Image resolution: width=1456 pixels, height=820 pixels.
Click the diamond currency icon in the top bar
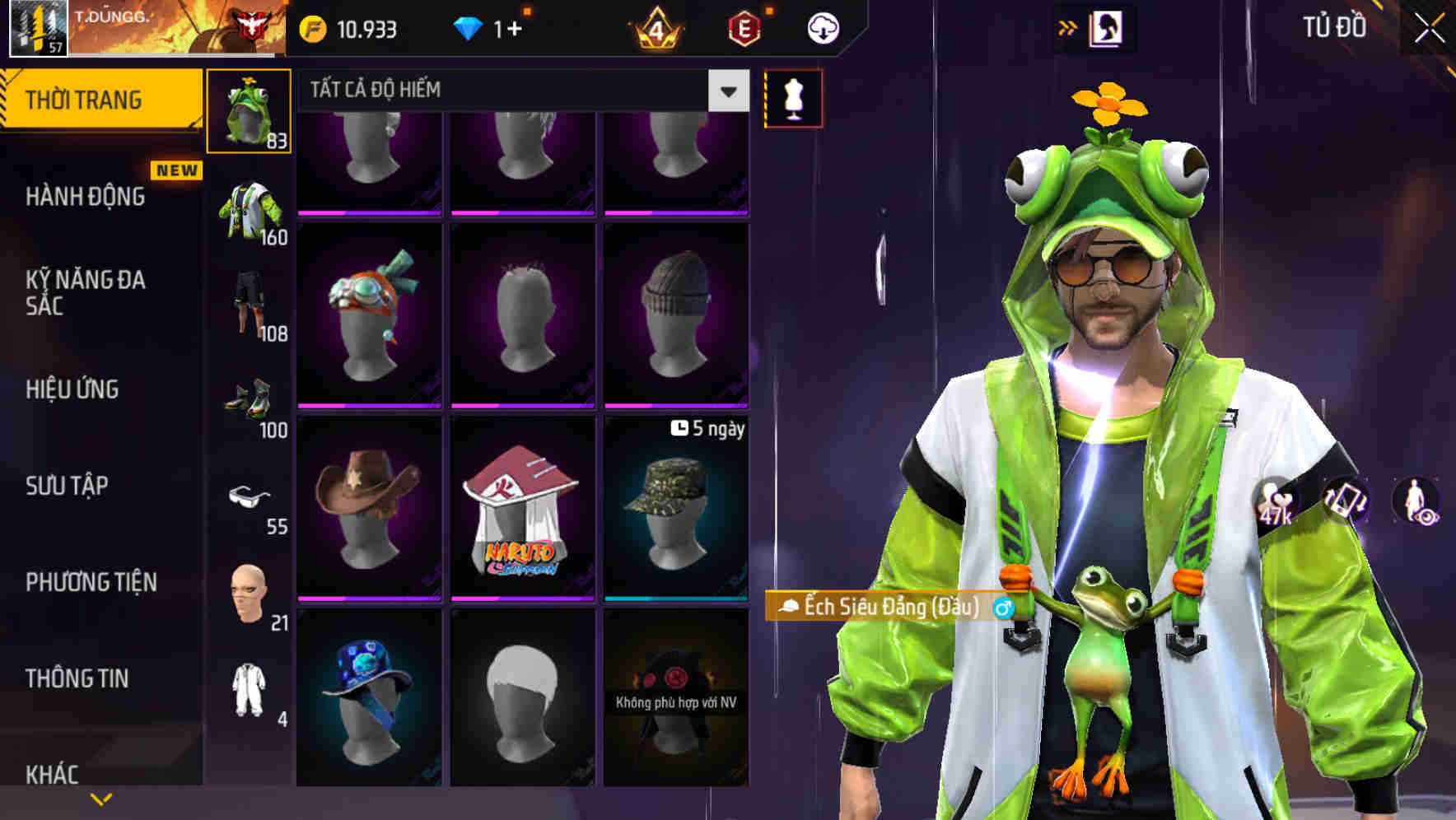[x=469, y=29]
